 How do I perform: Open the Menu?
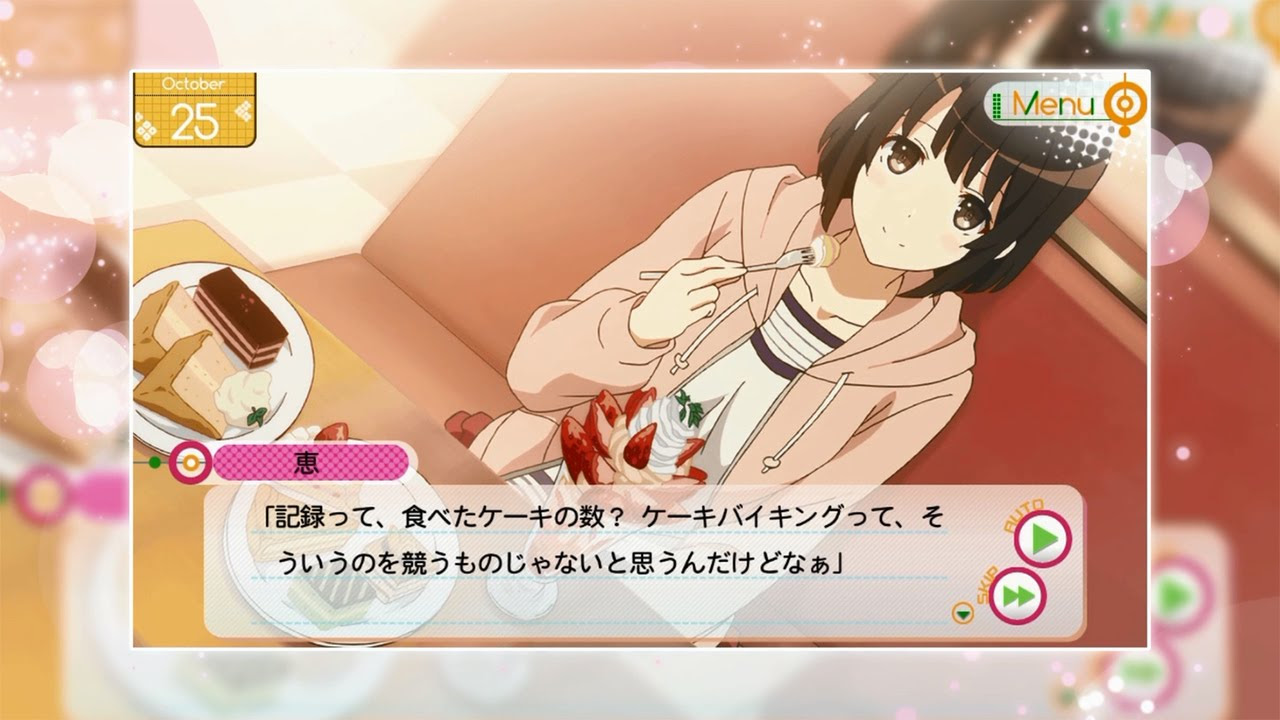pos(1052,103)
